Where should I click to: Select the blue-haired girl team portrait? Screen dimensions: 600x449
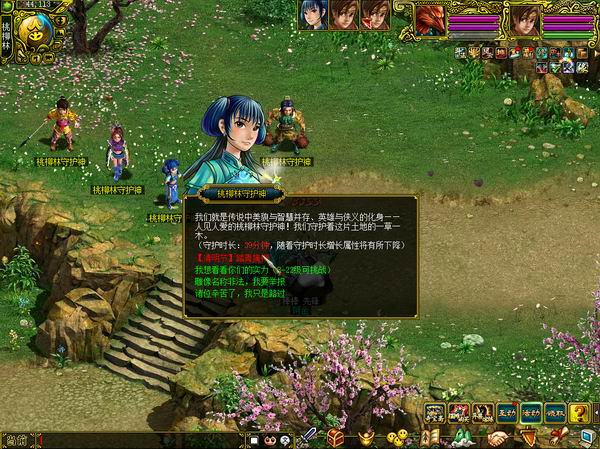313,15
